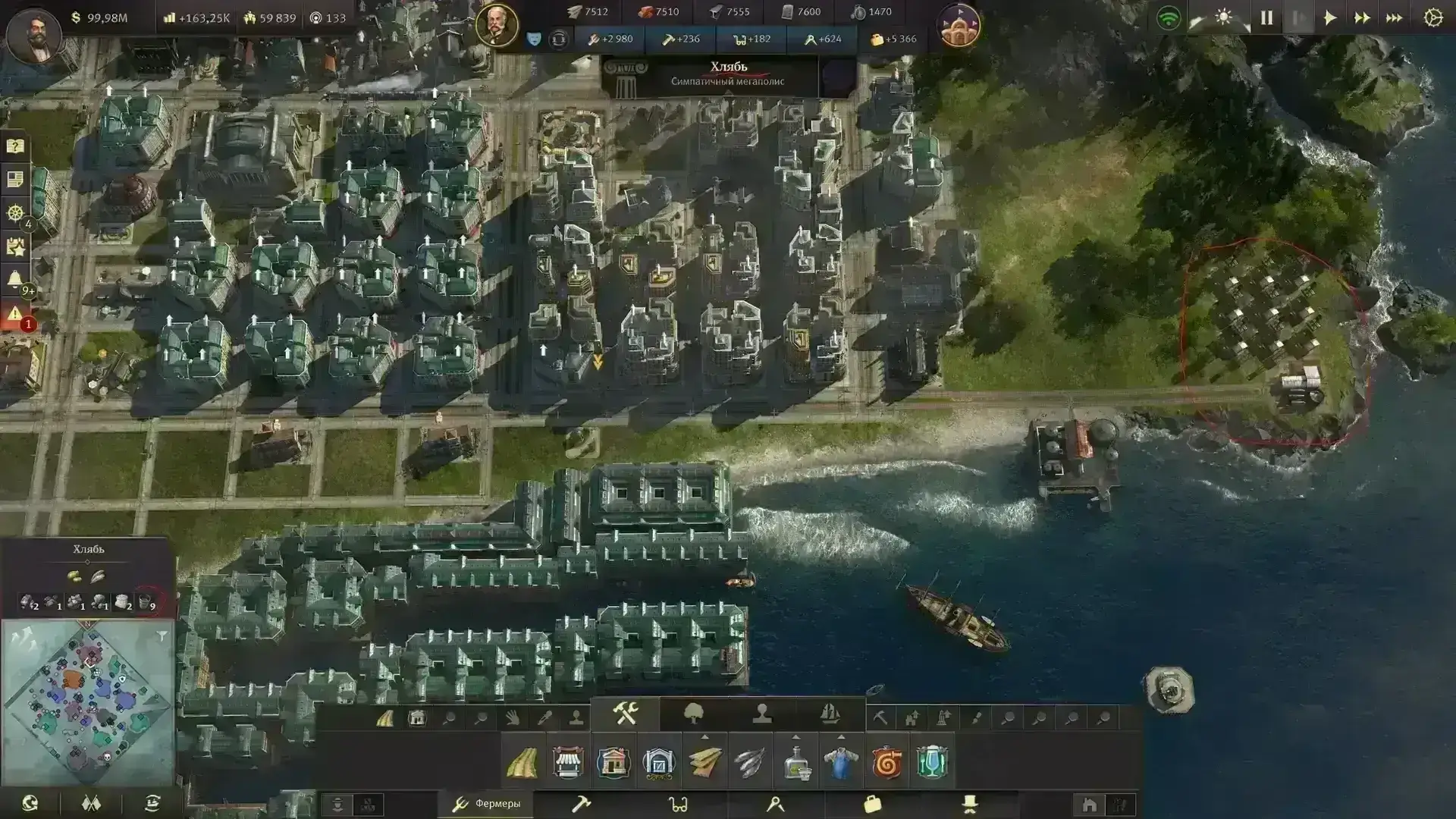Select the marketplace building icon
The height and width of the screenshot is (819, 1456).
click(x=568, y=763)
